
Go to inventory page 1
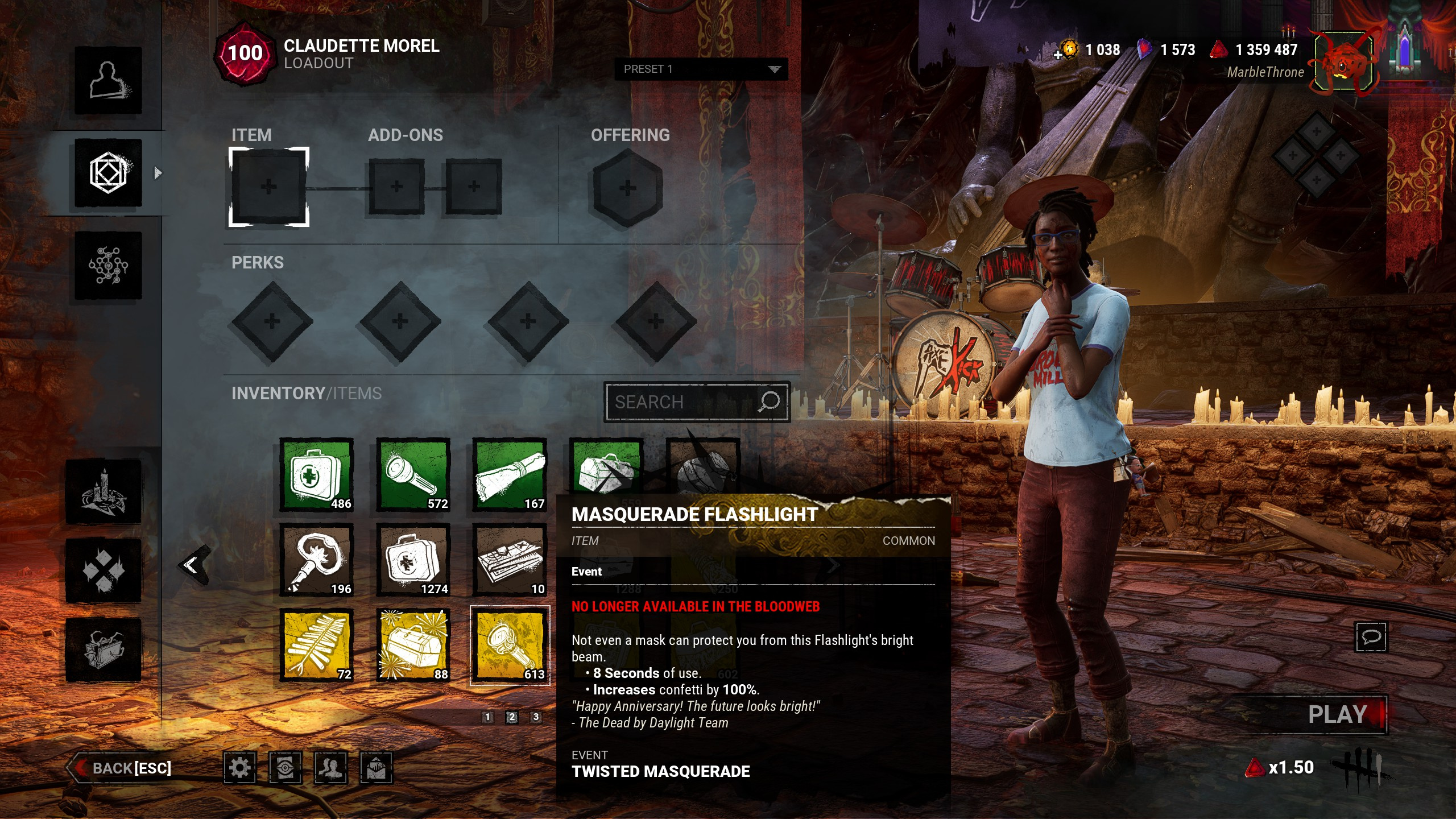(487, 717)
